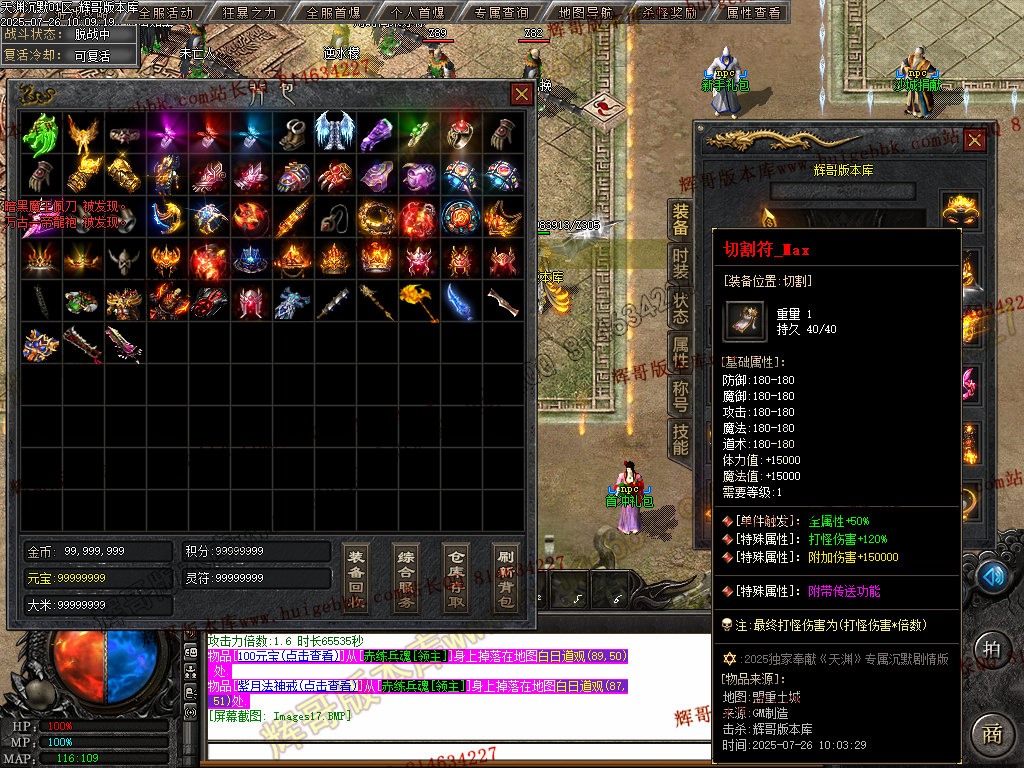Close the character equipment panel
Screen dimensions: 1024x768
click(x=974, y=140)
